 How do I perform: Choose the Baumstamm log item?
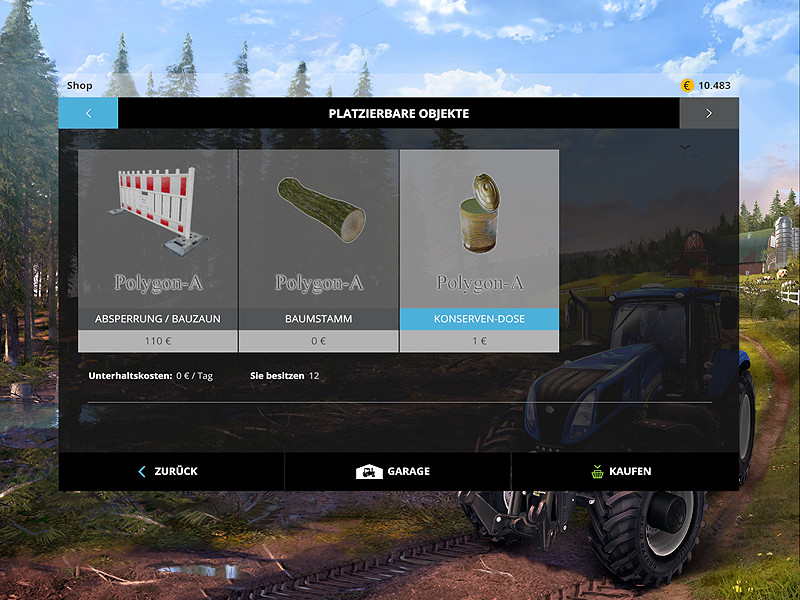[318, 250]
